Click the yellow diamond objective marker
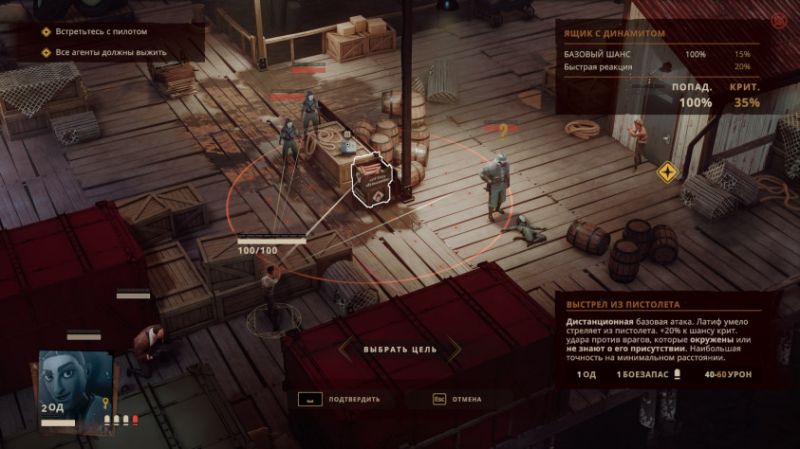The height and width of the screenshot is (449, 800). (x=666, y=173)
